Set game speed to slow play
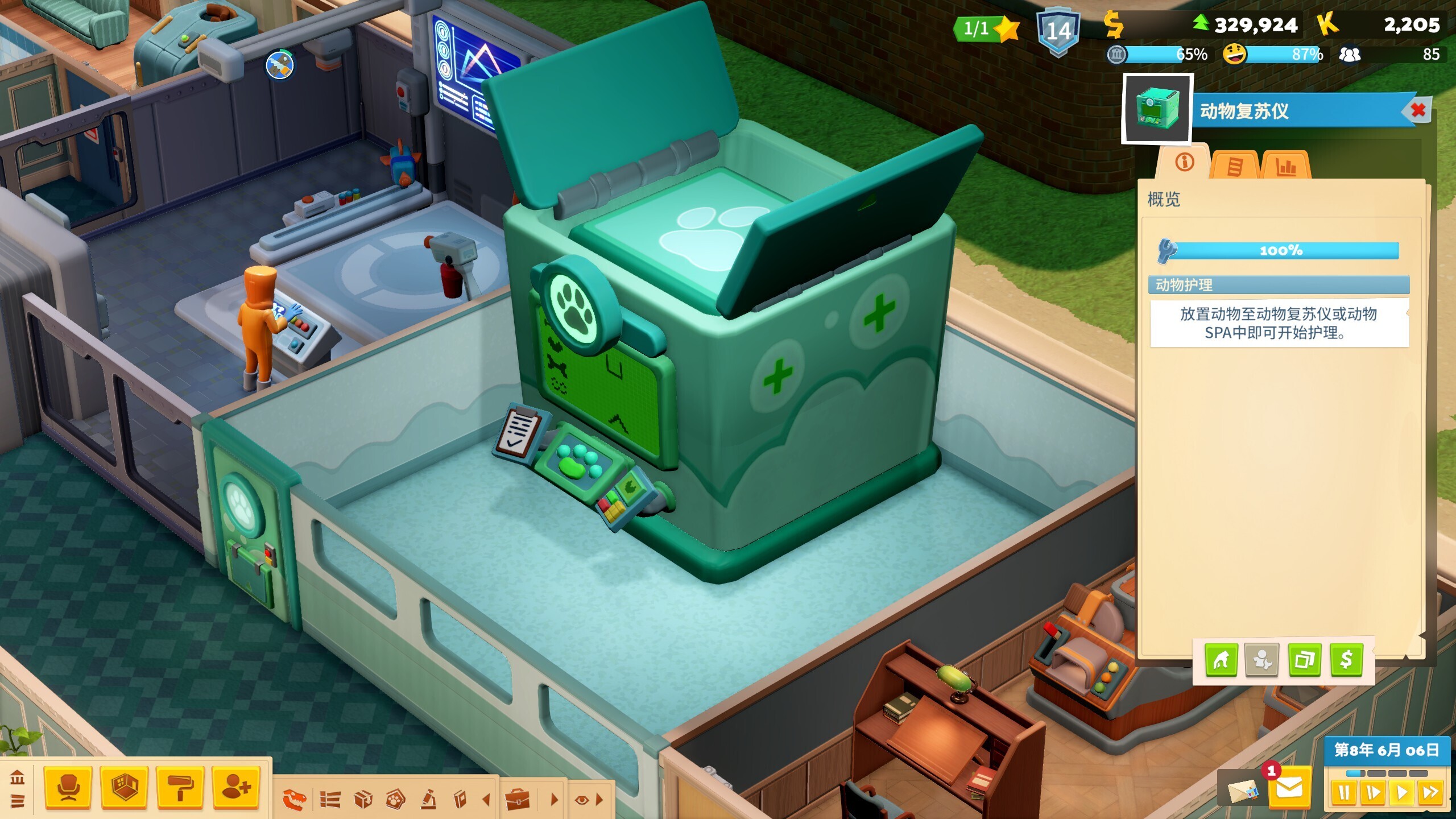Screen dimensions: 1456x819 tap(1372, 792)
